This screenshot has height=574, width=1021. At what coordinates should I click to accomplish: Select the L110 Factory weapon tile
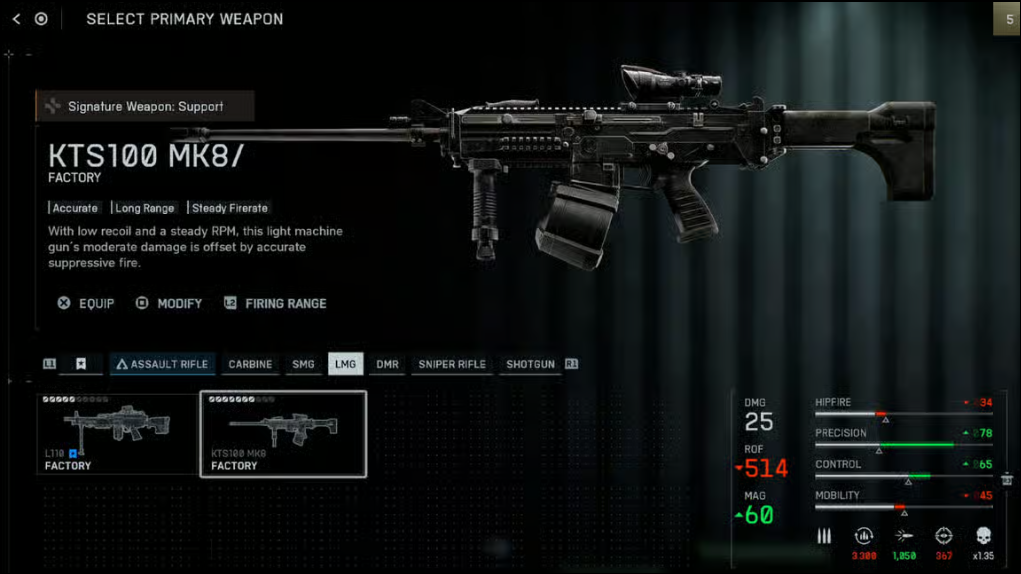pos(117,433)
